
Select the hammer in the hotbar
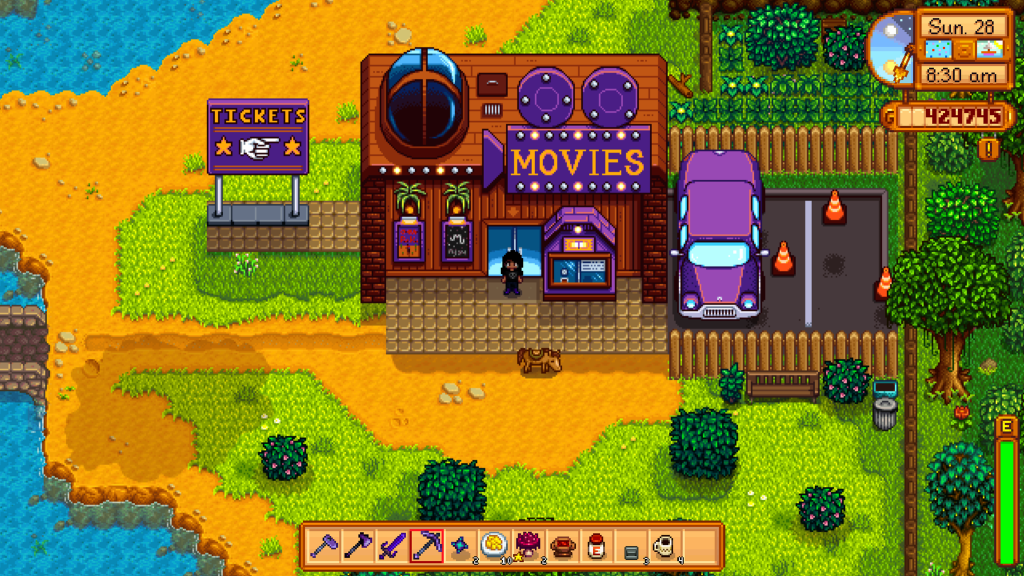[x=324, y=546]
